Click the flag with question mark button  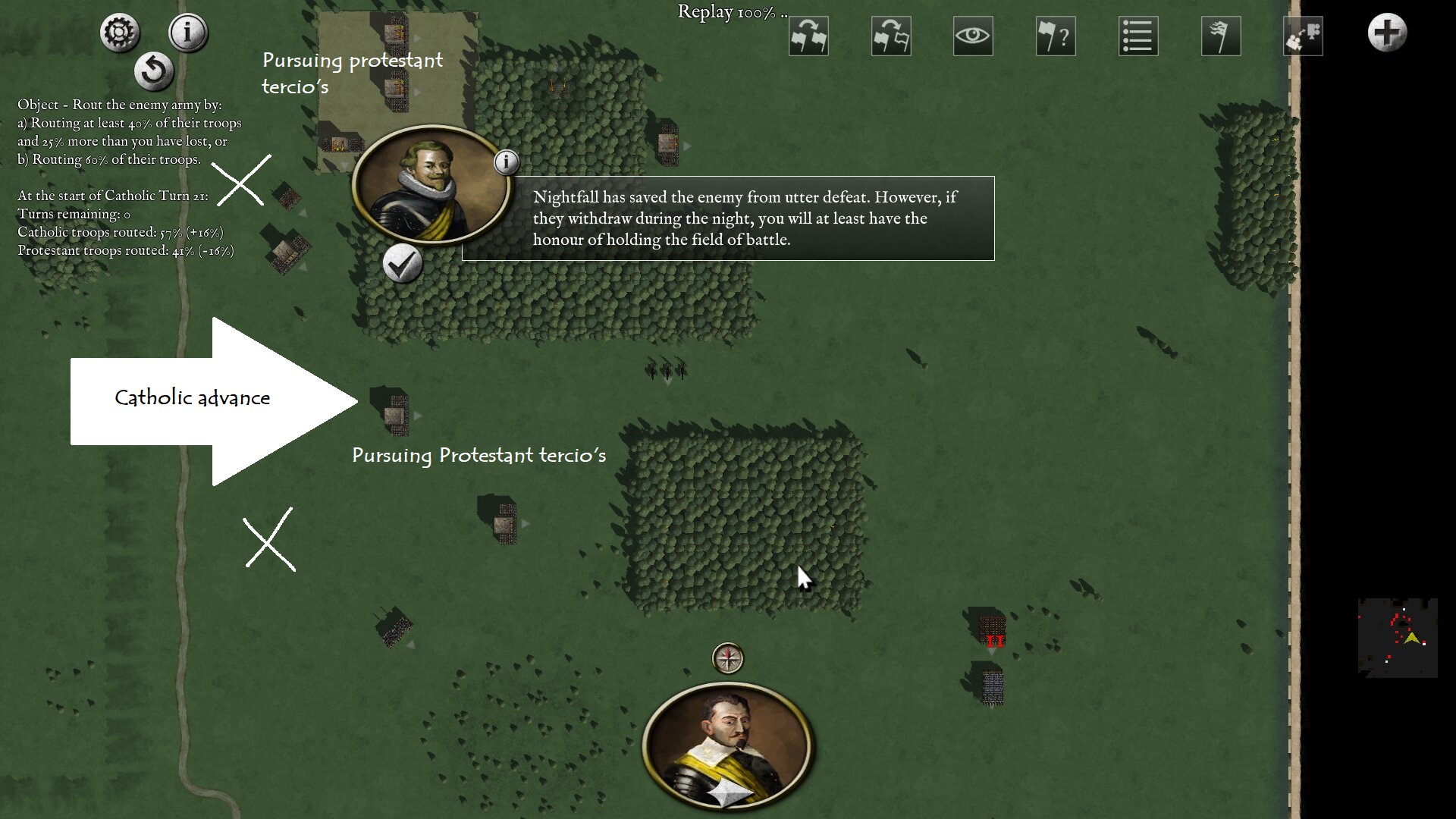tap(1056, 36)
